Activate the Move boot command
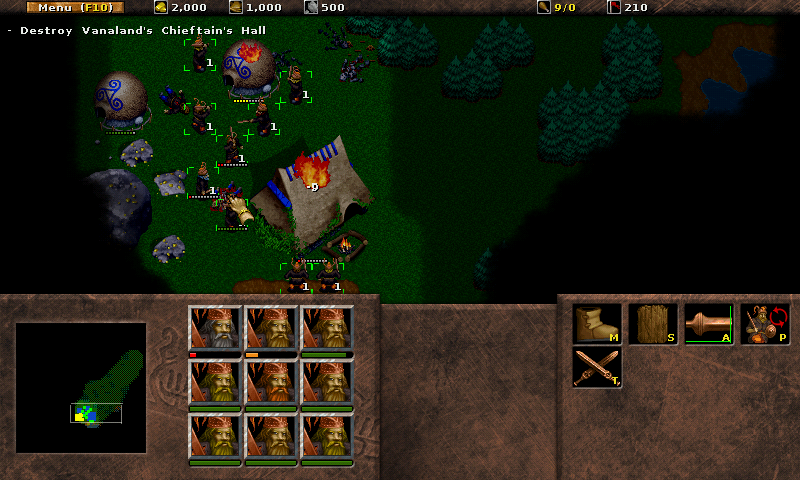The image size is (800, 480). [597, 324]
